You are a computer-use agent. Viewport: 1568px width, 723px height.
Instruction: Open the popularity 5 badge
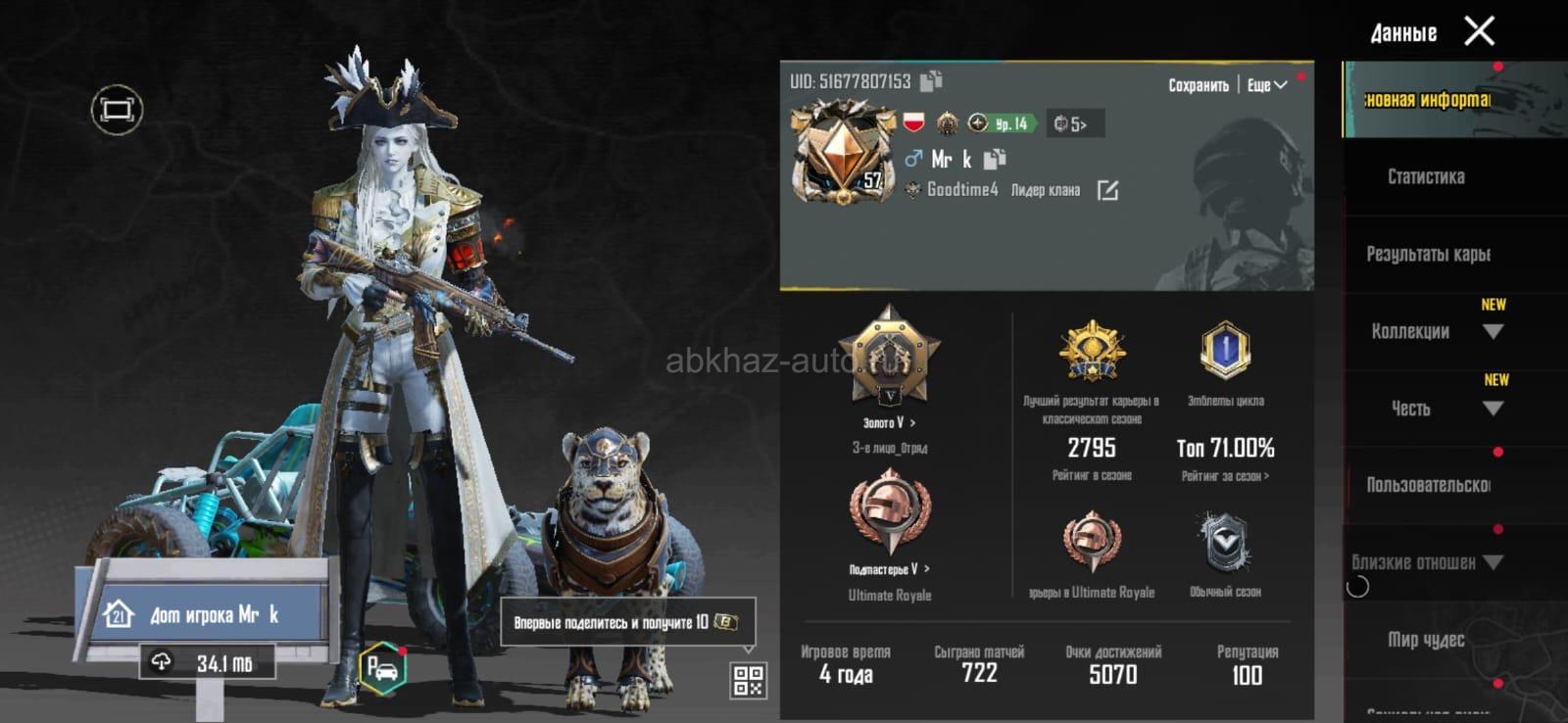1074,123
